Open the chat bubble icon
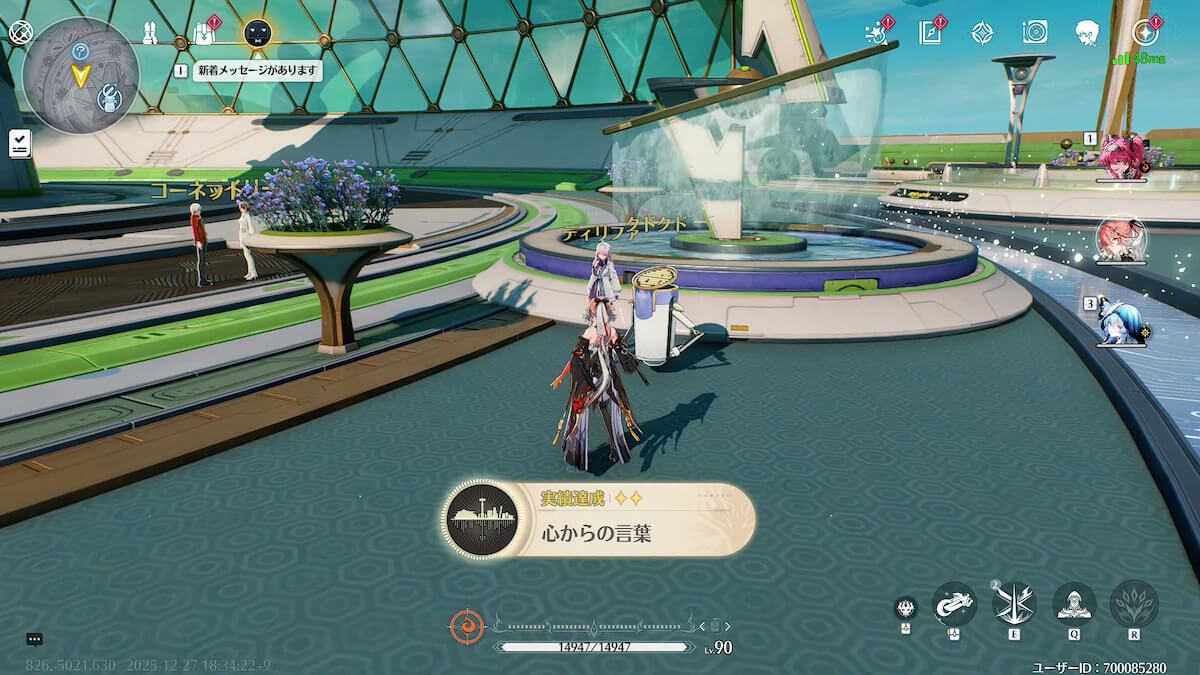Viewport: 1200px width, 675px height. [34, 639]
